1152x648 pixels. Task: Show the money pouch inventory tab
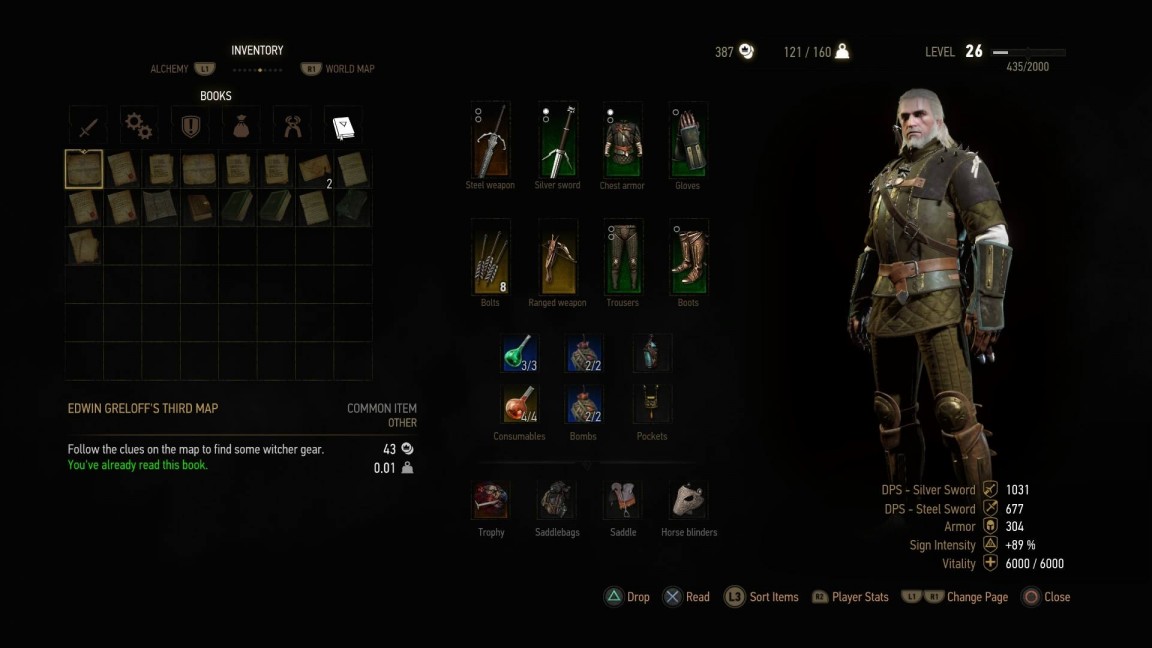pyautogui.click(x=241, y=127)
